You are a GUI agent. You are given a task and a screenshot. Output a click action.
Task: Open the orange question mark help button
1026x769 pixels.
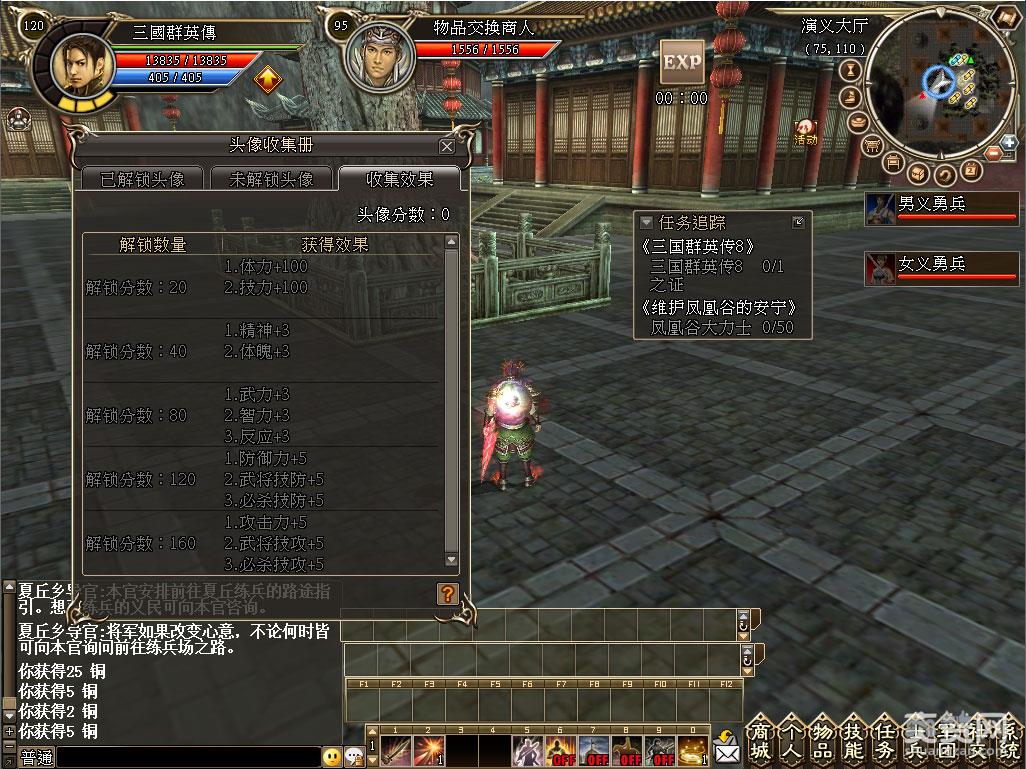pos(447,593)
